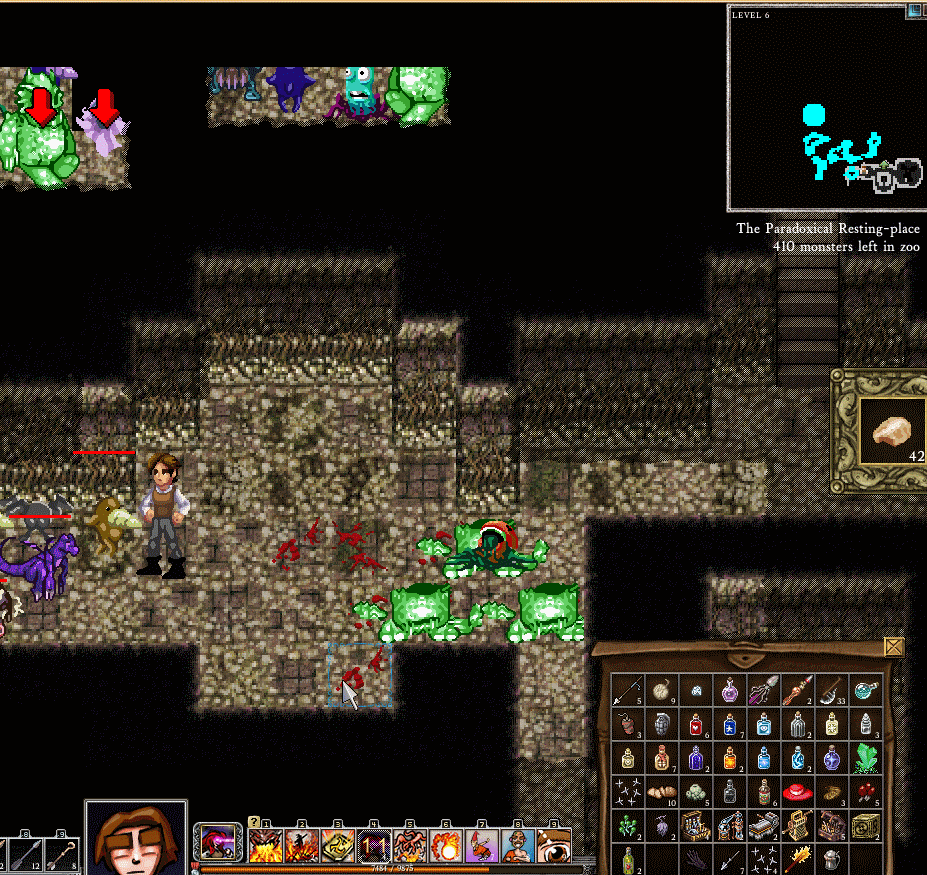Pick the flaming torch wand item
This screenshot has width=927, height=875.
point(798,858)
